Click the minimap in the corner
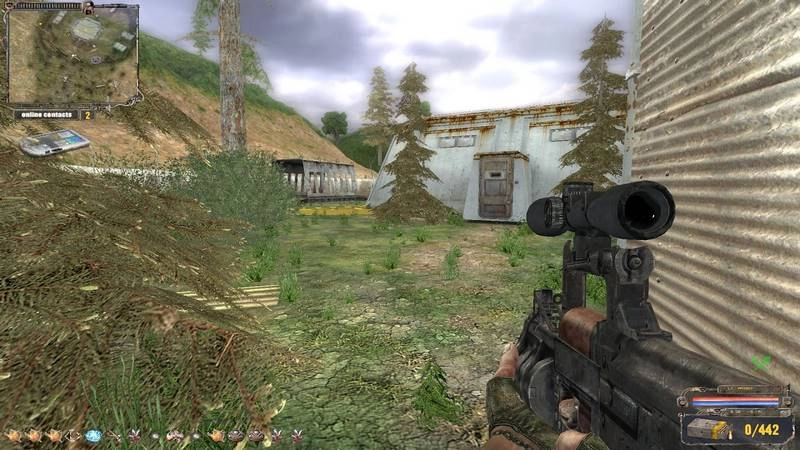The height and width of the screenshot is (450, 800). [72, 55]
